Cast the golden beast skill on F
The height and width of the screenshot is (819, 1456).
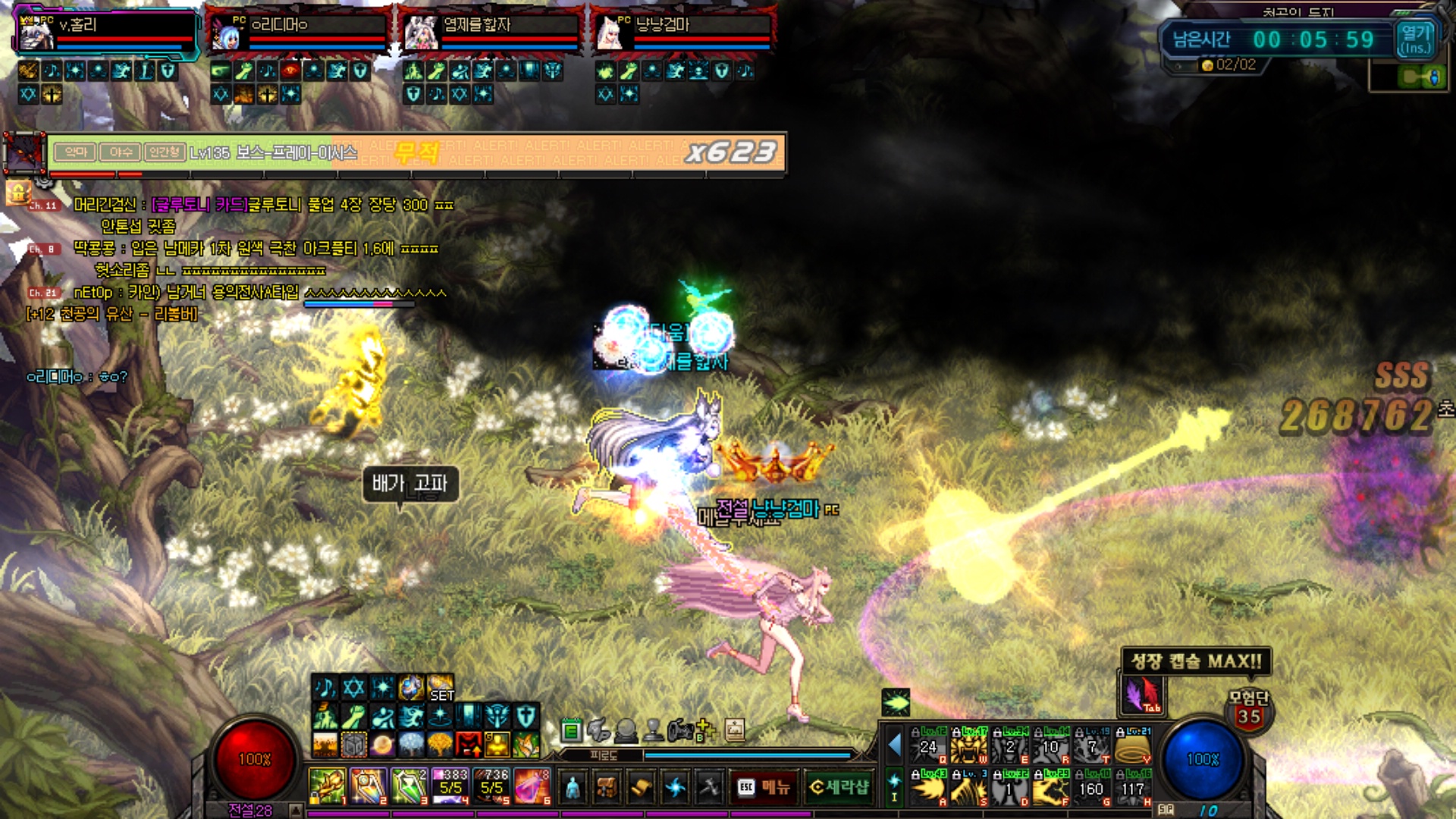click(1051, 788)
